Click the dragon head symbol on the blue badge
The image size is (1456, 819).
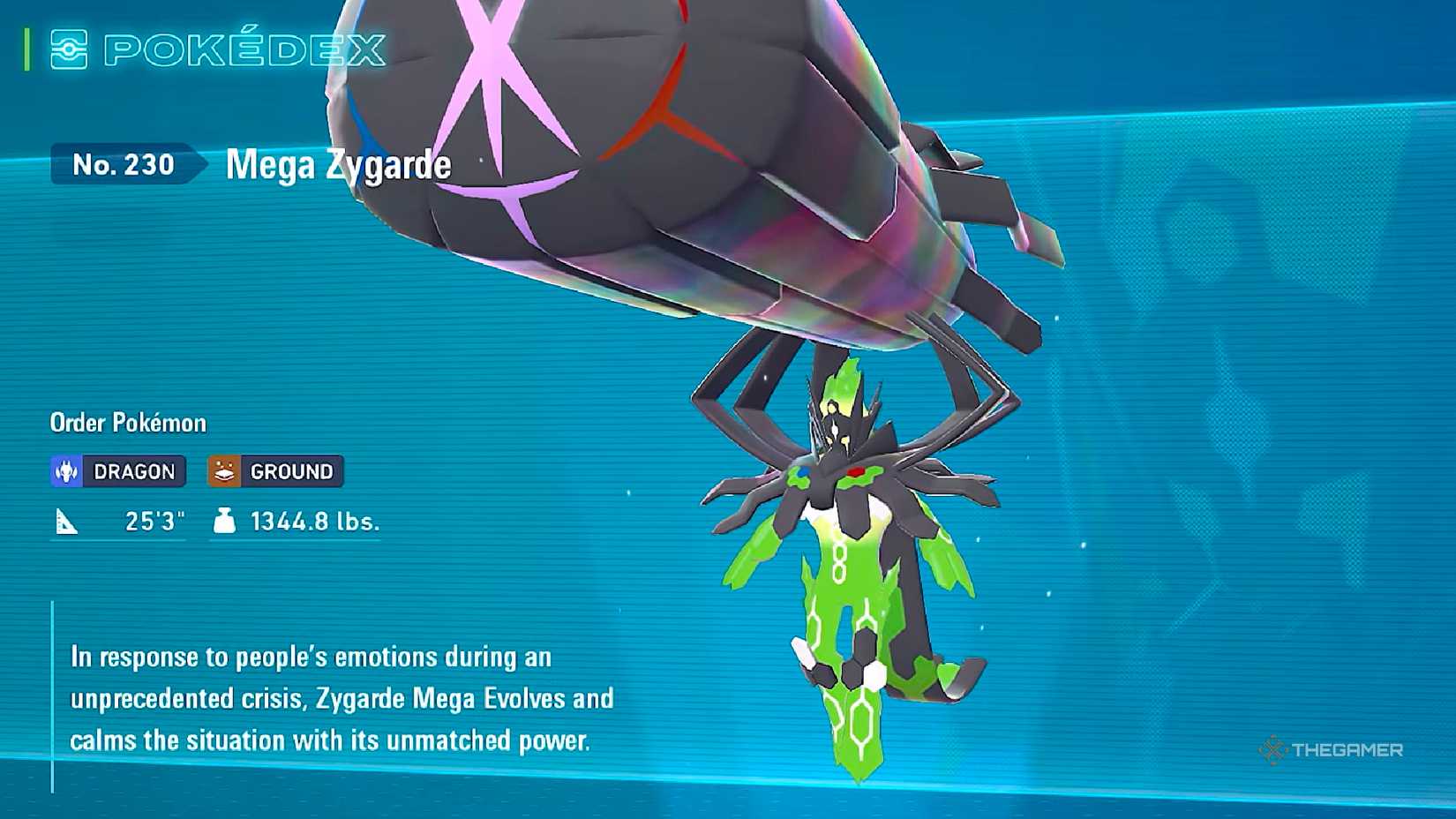click(66, 471)
